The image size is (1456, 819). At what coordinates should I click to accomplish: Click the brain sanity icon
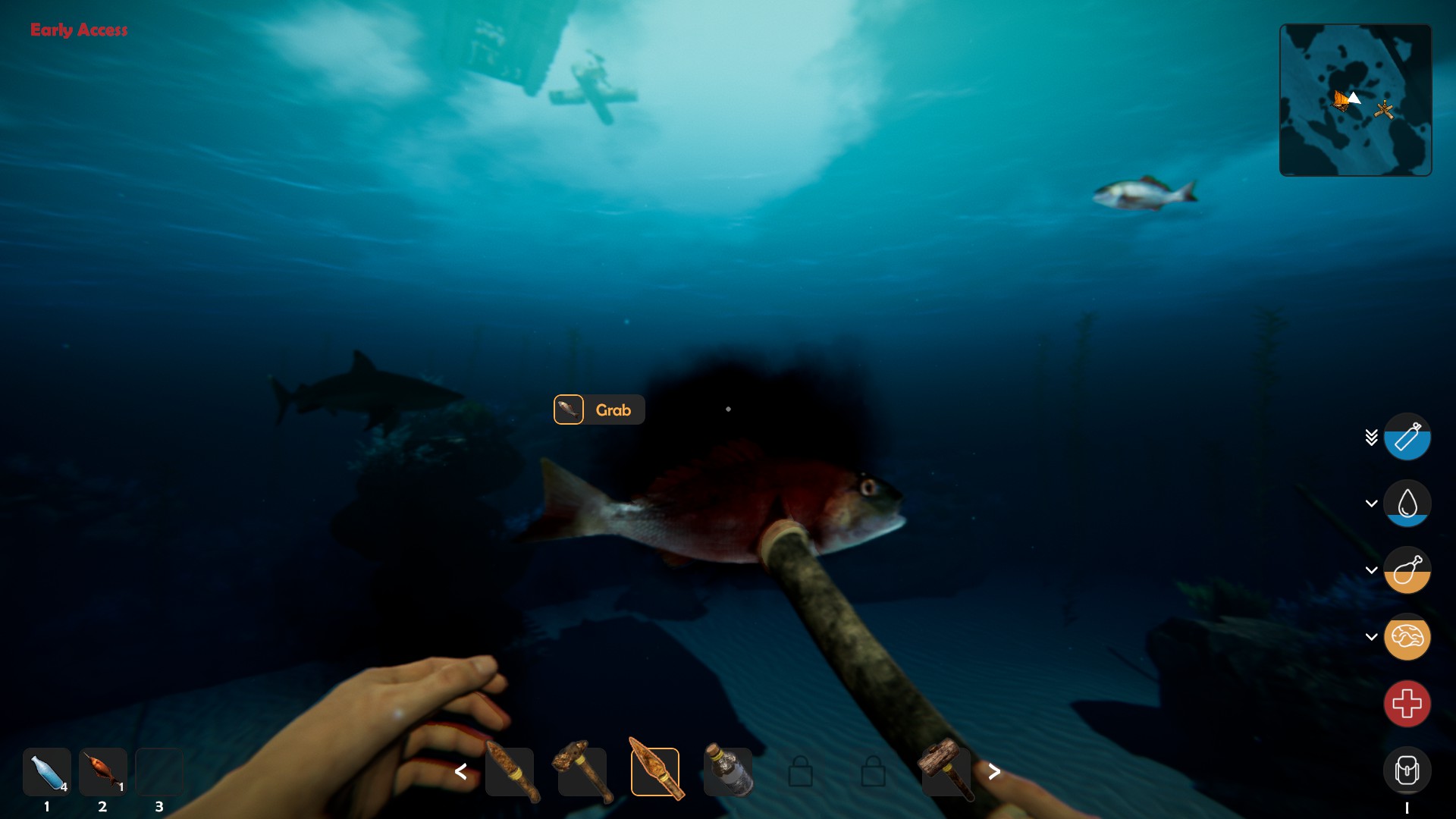[x=1407, y=637]
